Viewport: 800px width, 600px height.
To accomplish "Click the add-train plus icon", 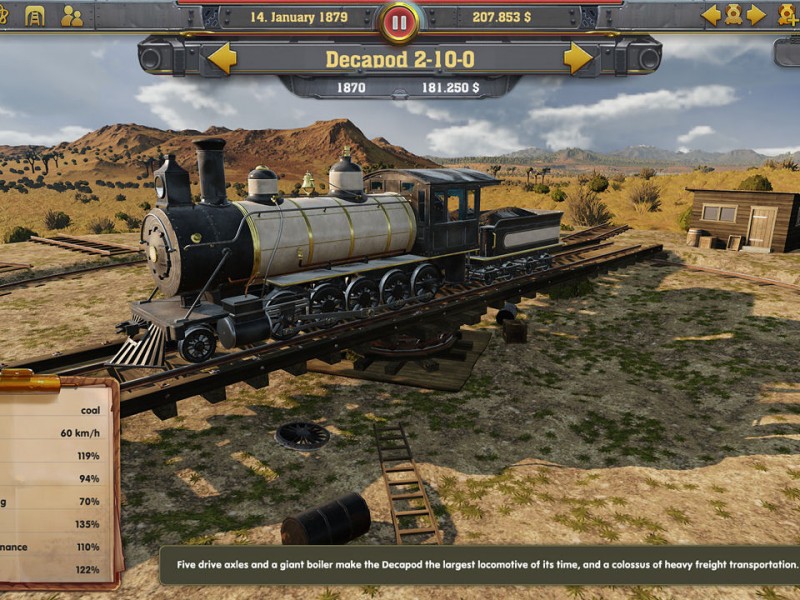I will click(789, 15).
